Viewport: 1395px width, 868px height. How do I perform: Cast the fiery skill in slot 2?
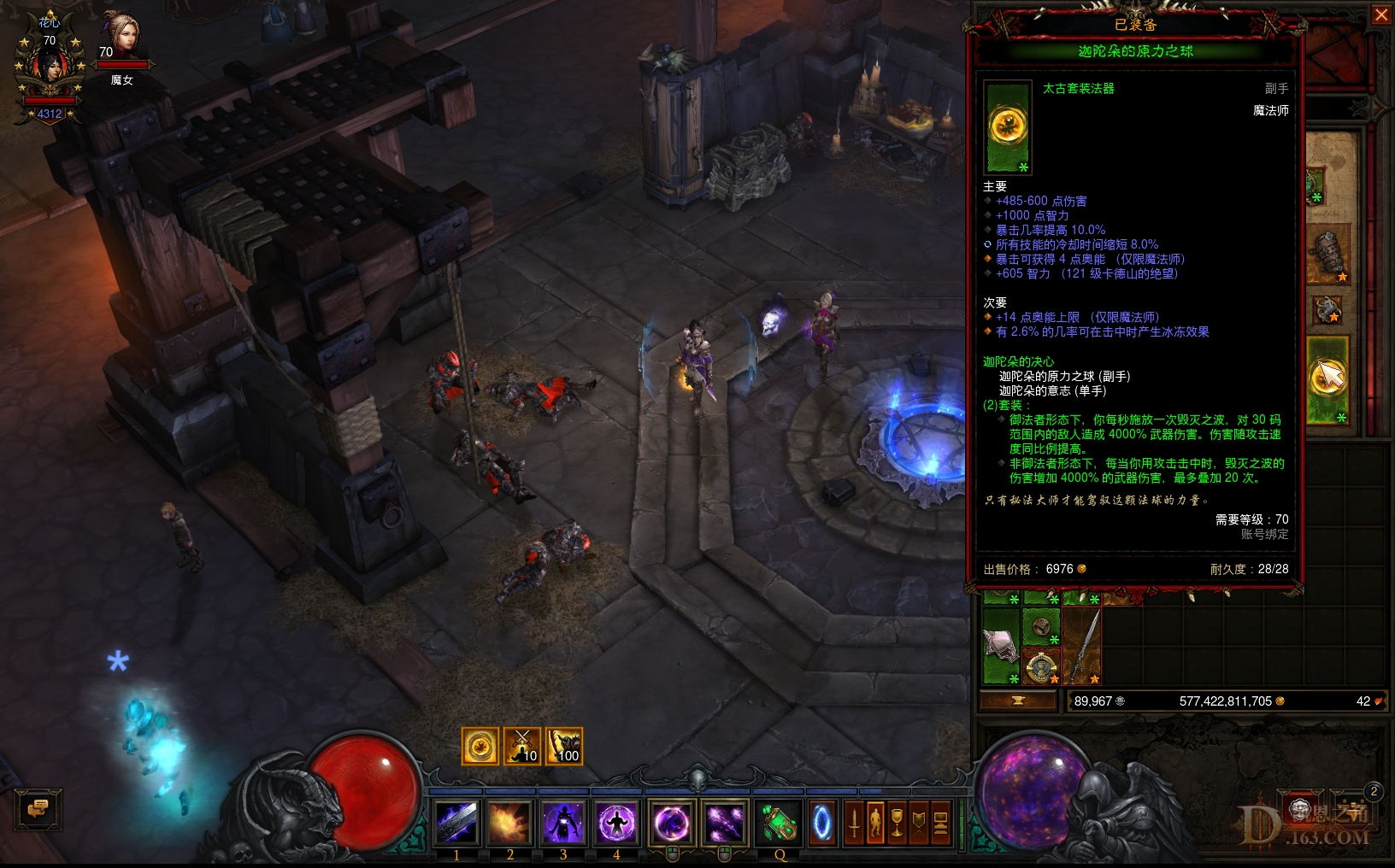[x=510, y=823]
